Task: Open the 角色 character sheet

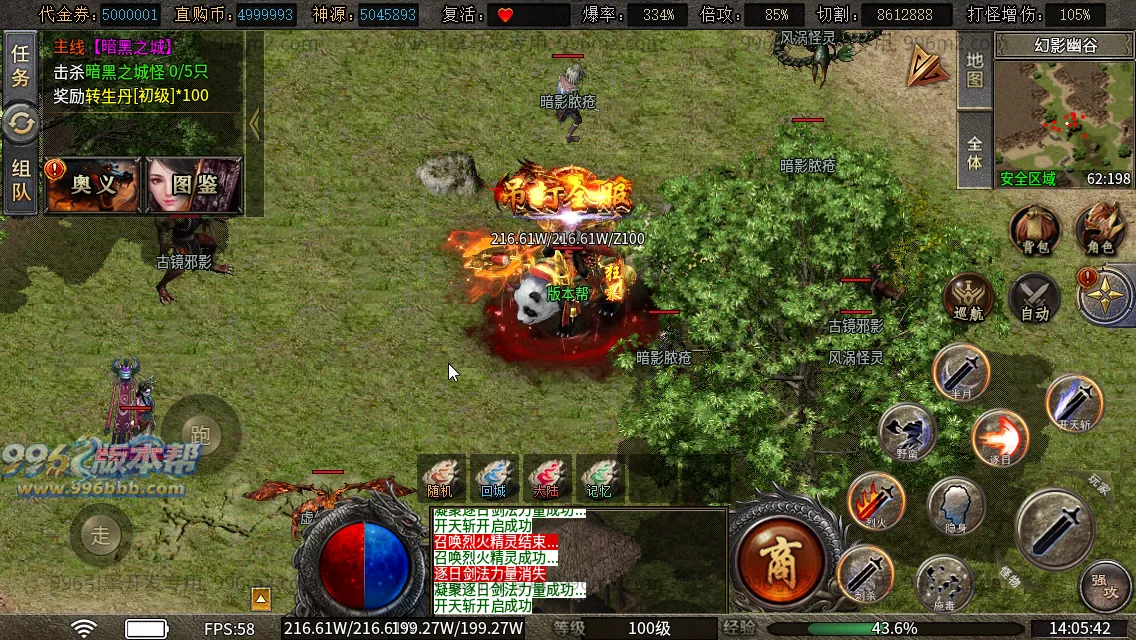Action: (1100, 229)
